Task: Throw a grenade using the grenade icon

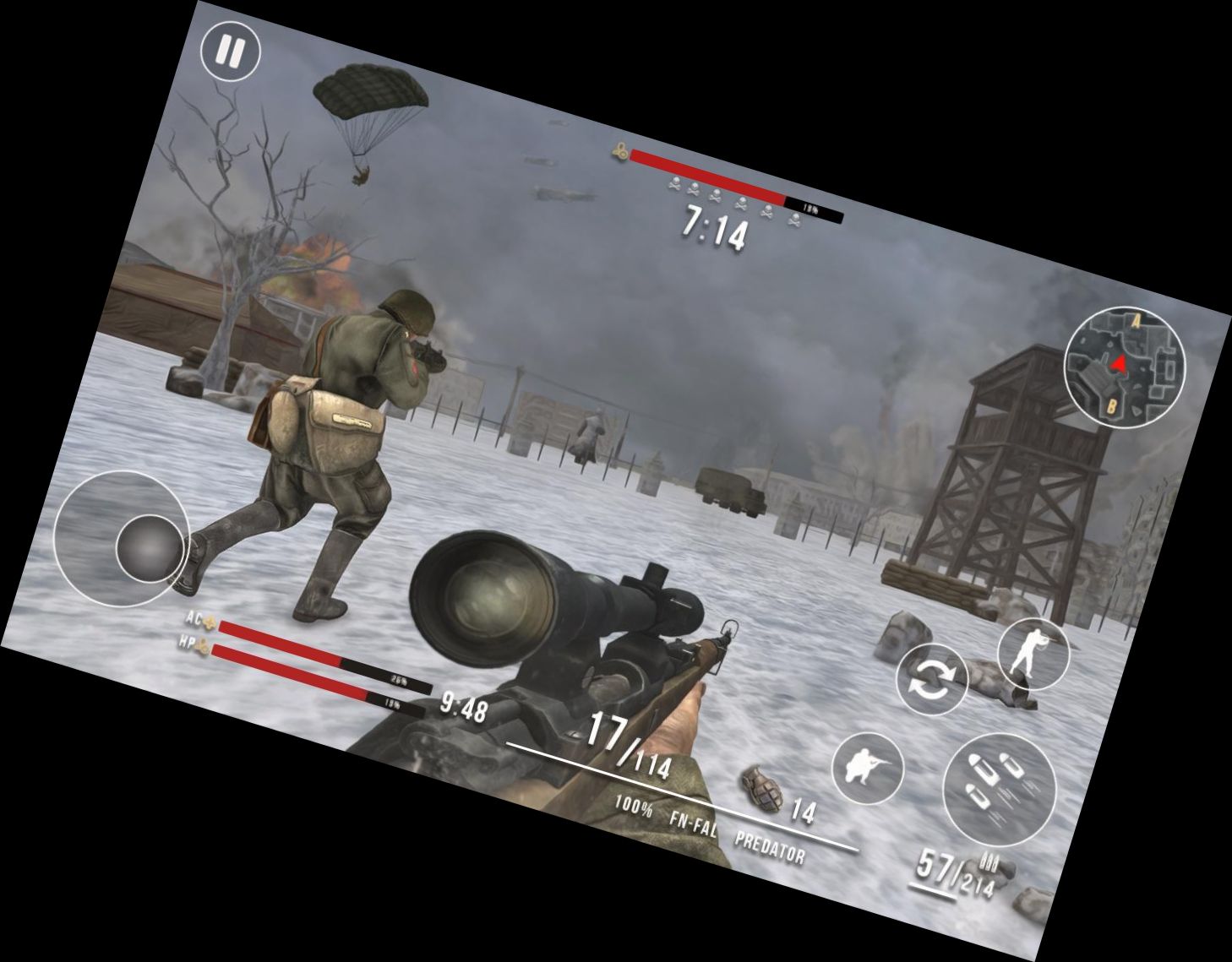Action: [763, 789]
